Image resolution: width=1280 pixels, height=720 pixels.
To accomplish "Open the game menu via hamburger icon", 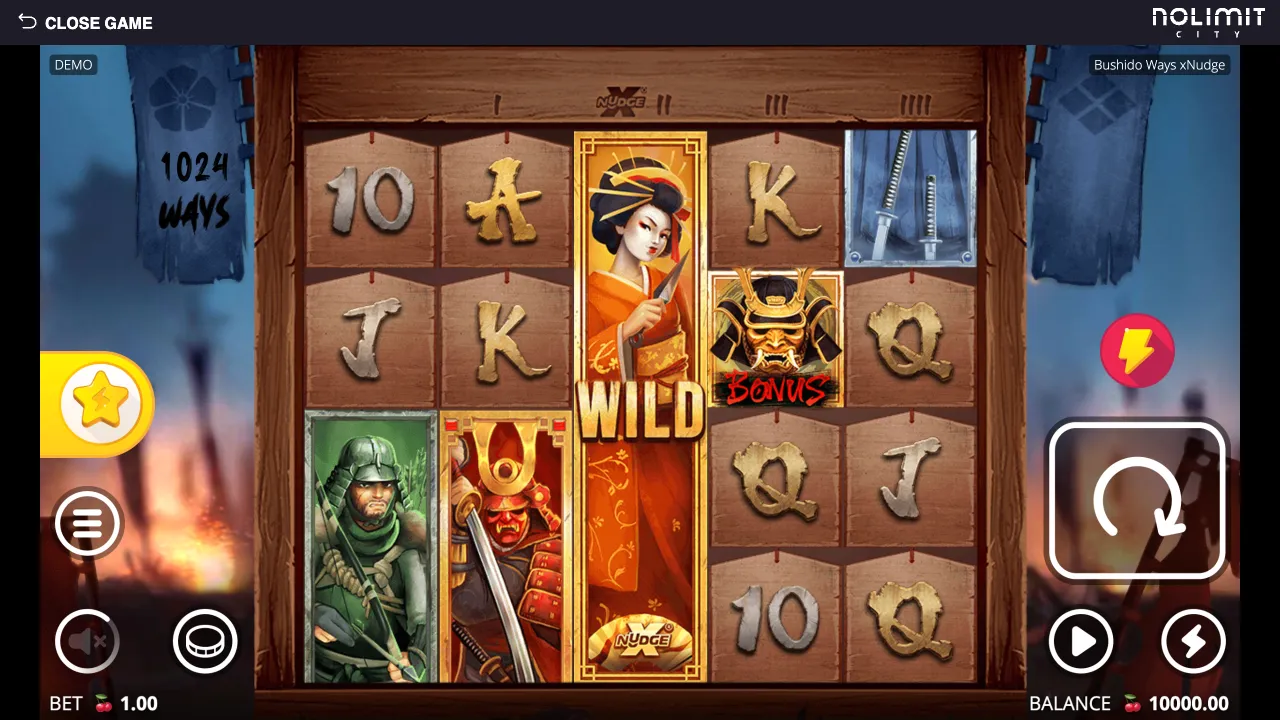I will point(87,523).
